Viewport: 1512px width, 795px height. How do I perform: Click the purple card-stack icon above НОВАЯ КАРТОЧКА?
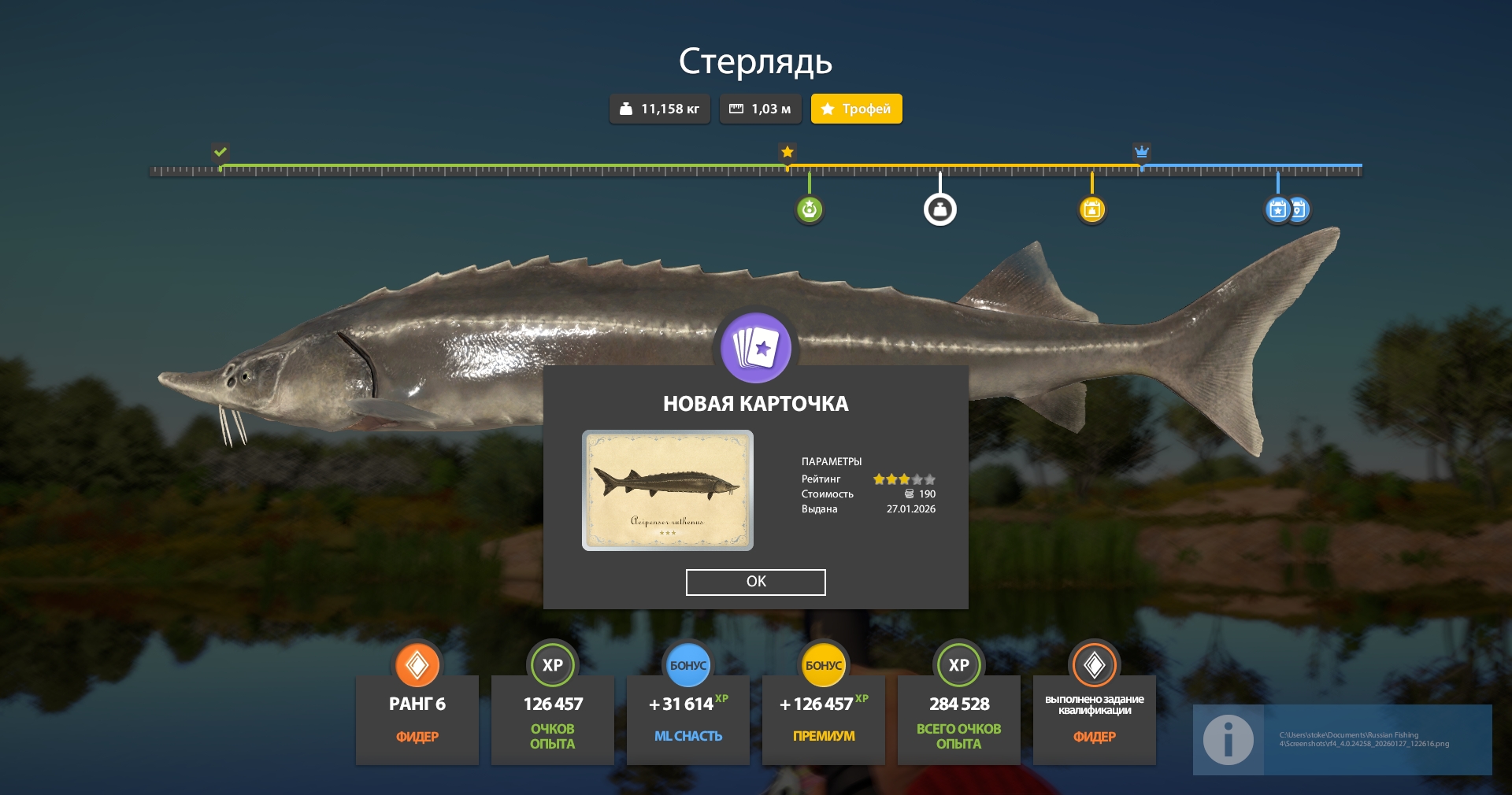tap(755, 348)
